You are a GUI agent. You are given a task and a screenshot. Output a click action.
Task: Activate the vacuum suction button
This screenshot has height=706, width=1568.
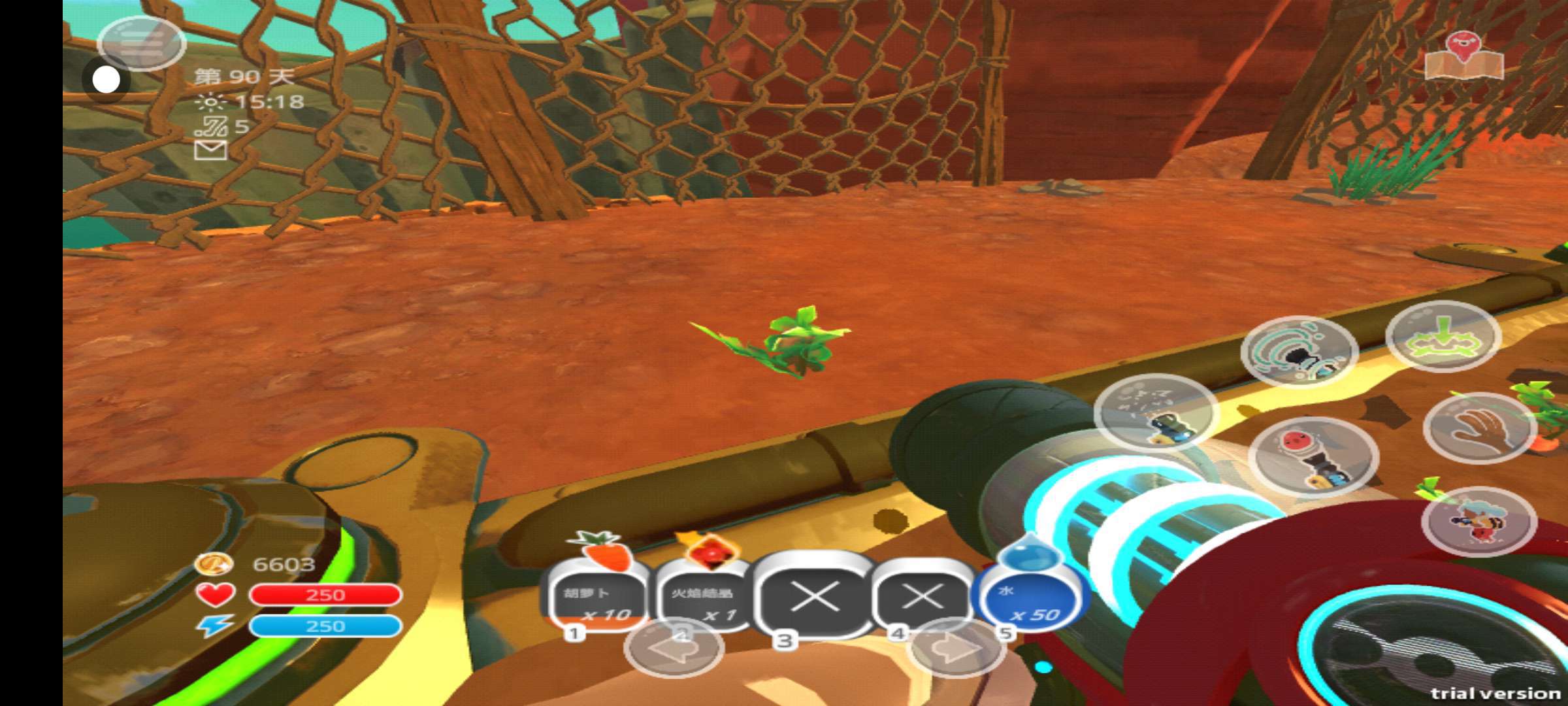point(1156,412)
